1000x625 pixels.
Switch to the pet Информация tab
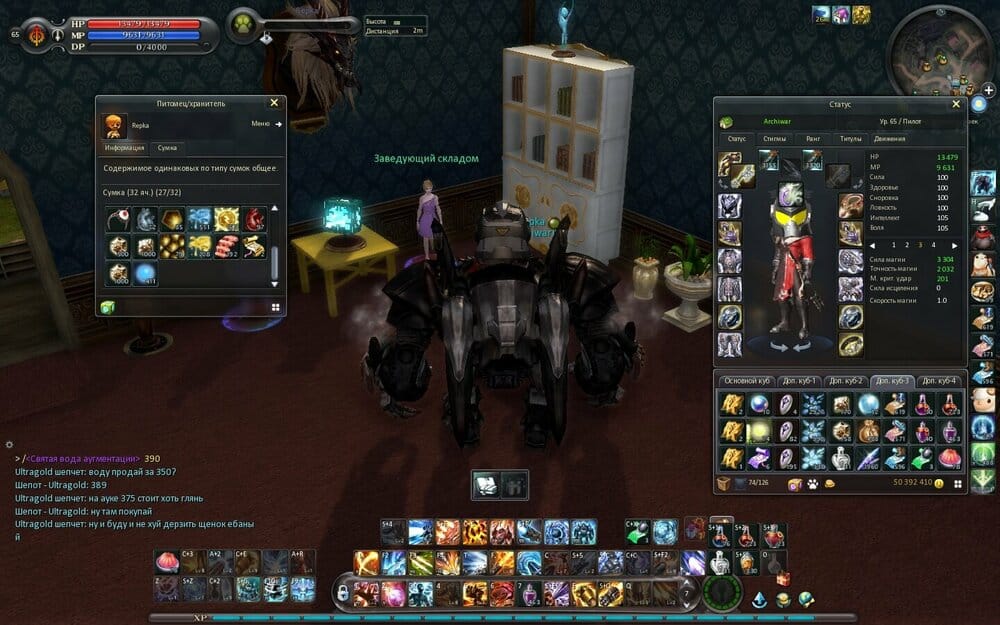(x=125, y=148)
